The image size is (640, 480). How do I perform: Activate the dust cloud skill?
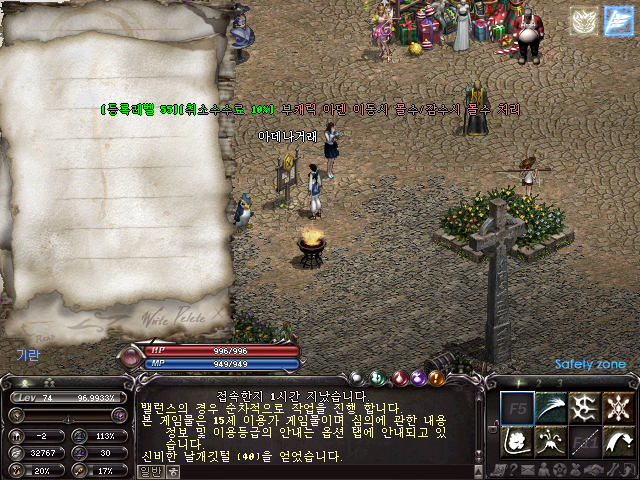[x=517, y=440]
